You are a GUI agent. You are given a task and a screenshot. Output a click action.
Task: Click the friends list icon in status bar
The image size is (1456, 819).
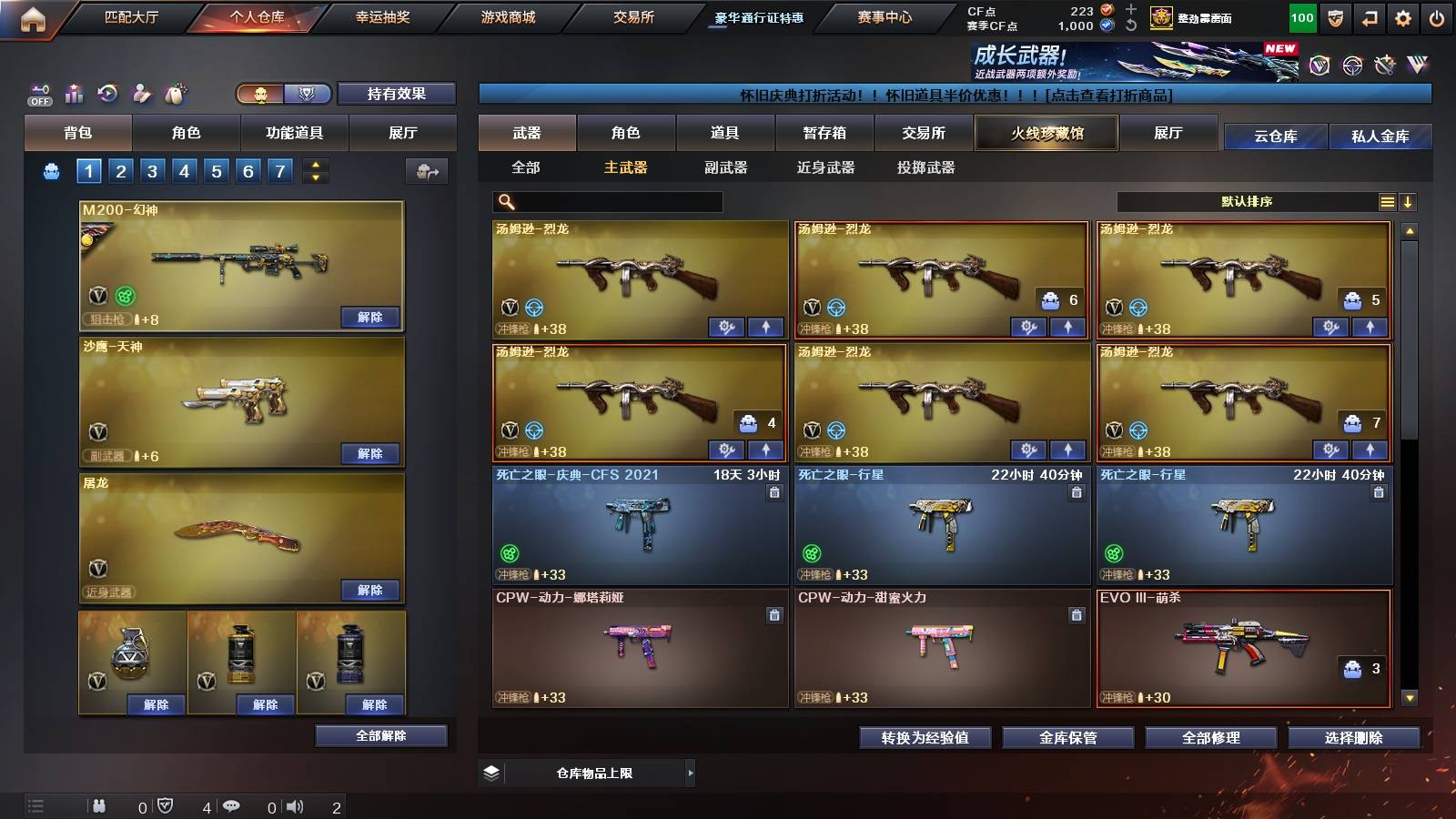(100, 804)
